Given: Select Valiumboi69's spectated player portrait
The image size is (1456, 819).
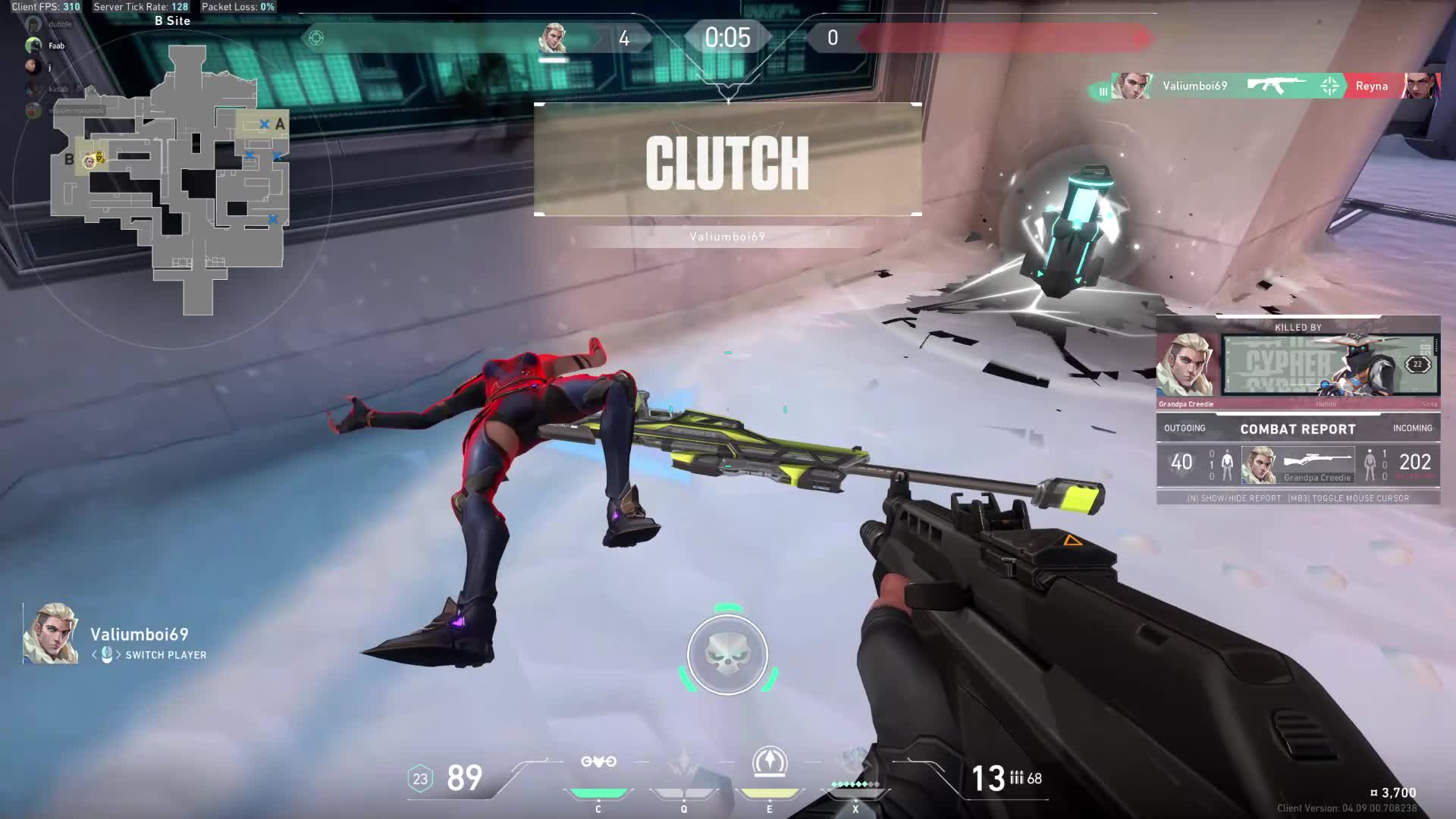Looking at the screenshot, I should coord(51,634).
